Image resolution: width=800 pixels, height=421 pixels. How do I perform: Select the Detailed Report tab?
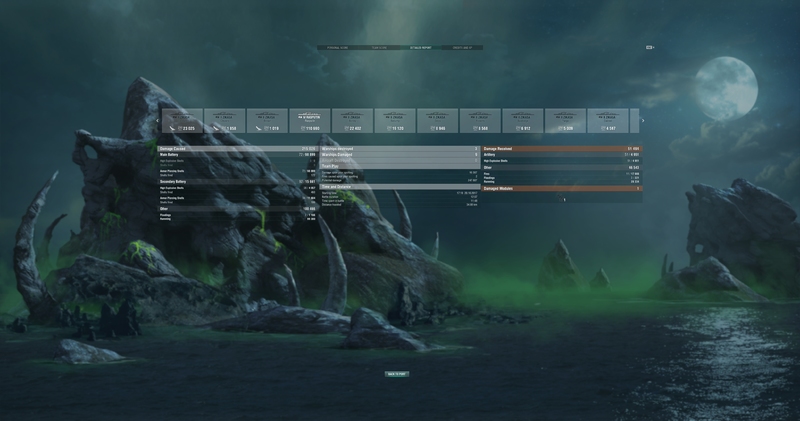coord(421,47)
